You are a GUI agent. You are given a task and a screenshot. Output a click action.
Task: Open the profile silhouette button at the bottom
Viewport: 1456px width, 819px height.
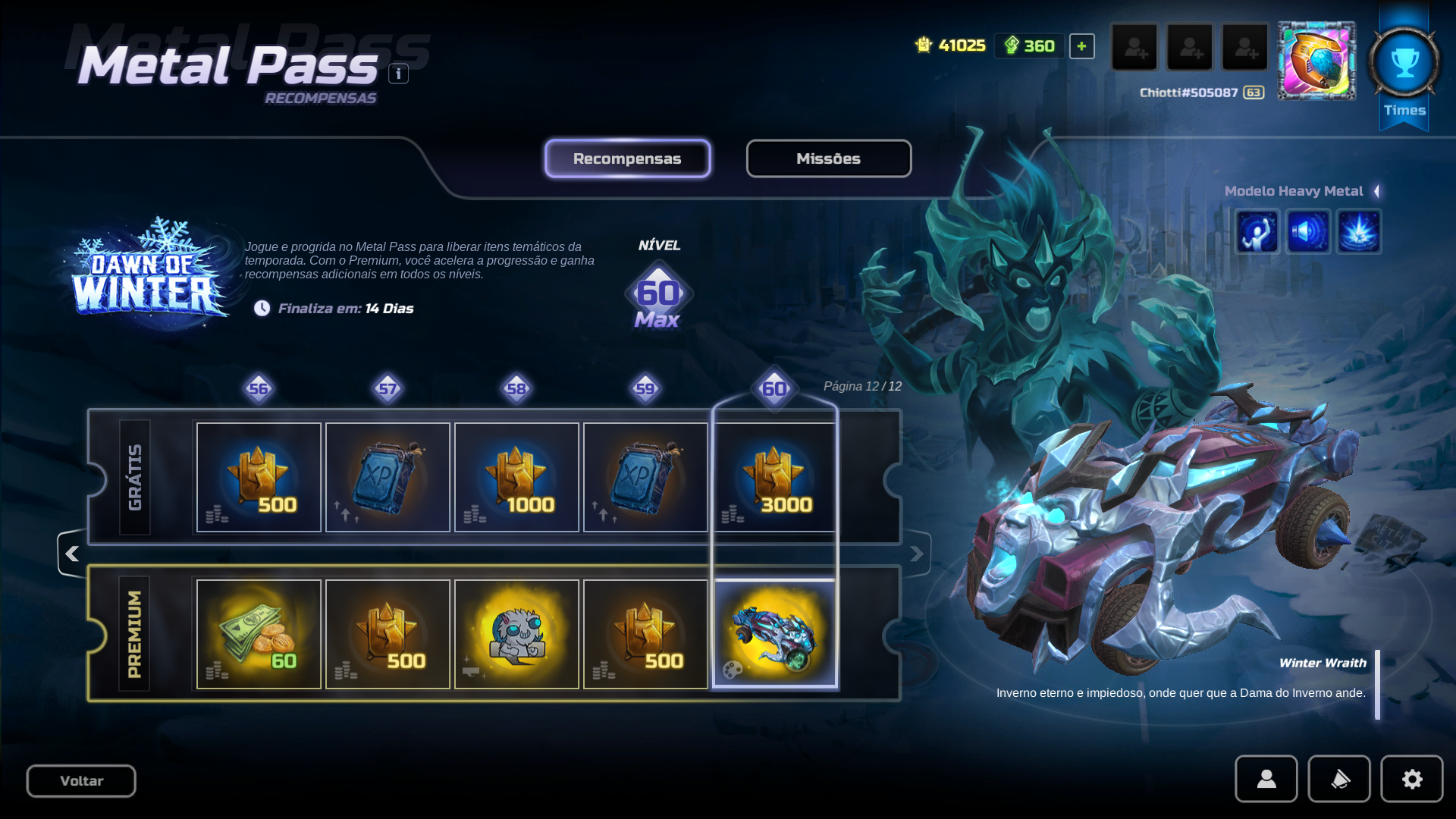(1266, 779)
